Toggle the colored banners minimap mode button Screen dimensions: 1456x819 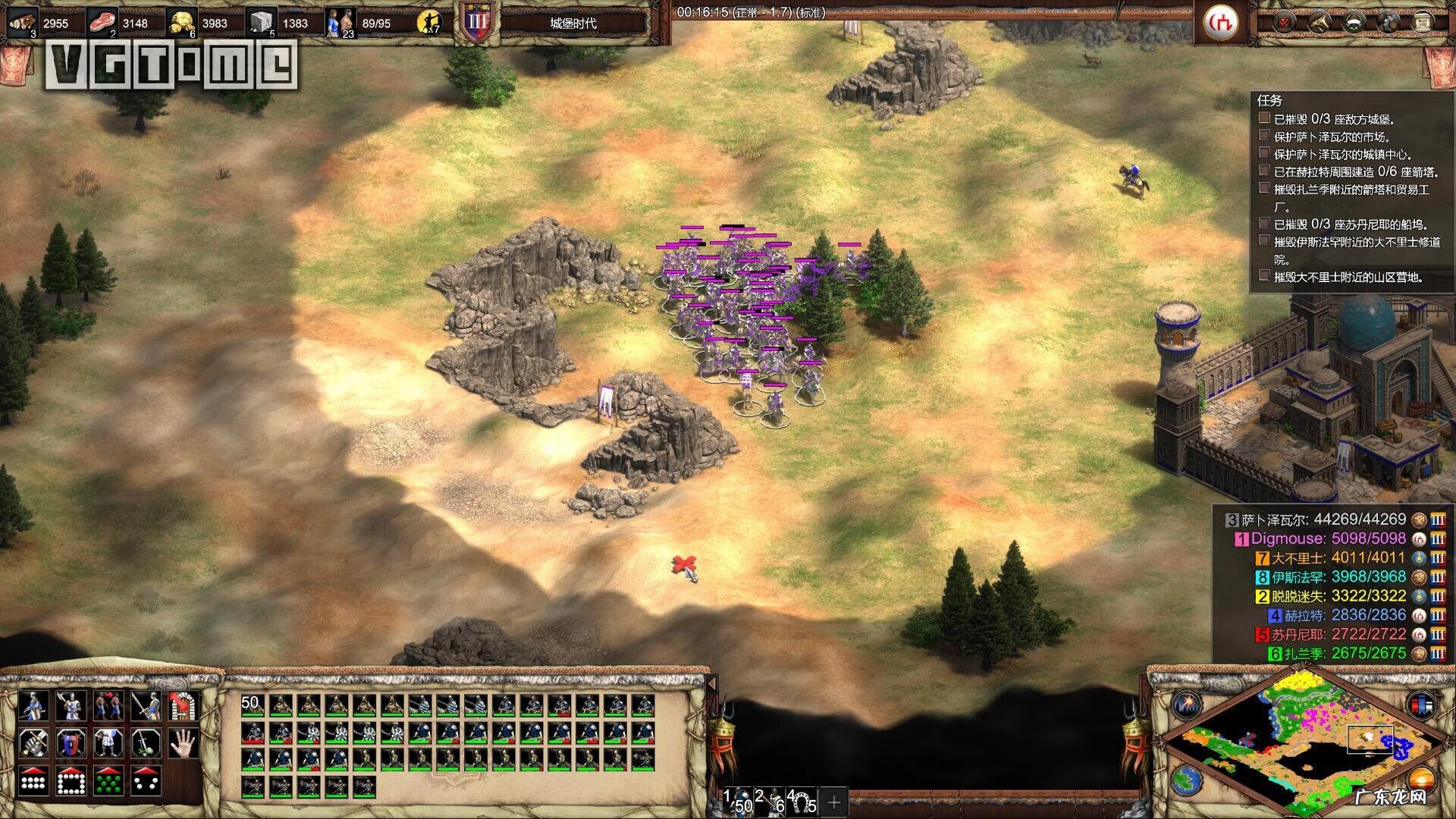point(1422,704)
